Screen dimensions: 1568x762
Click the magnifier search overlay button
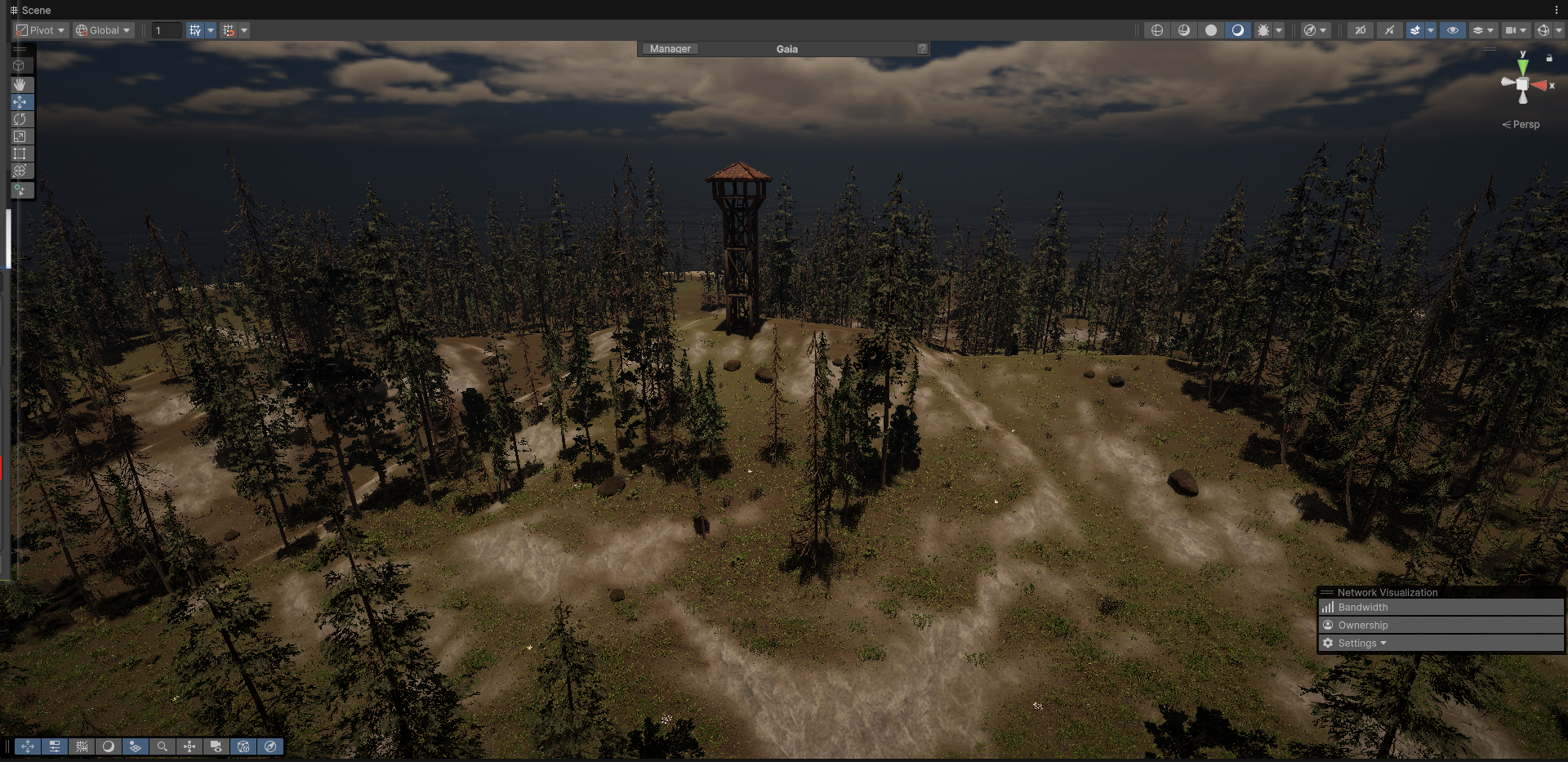tap(163, 746)
